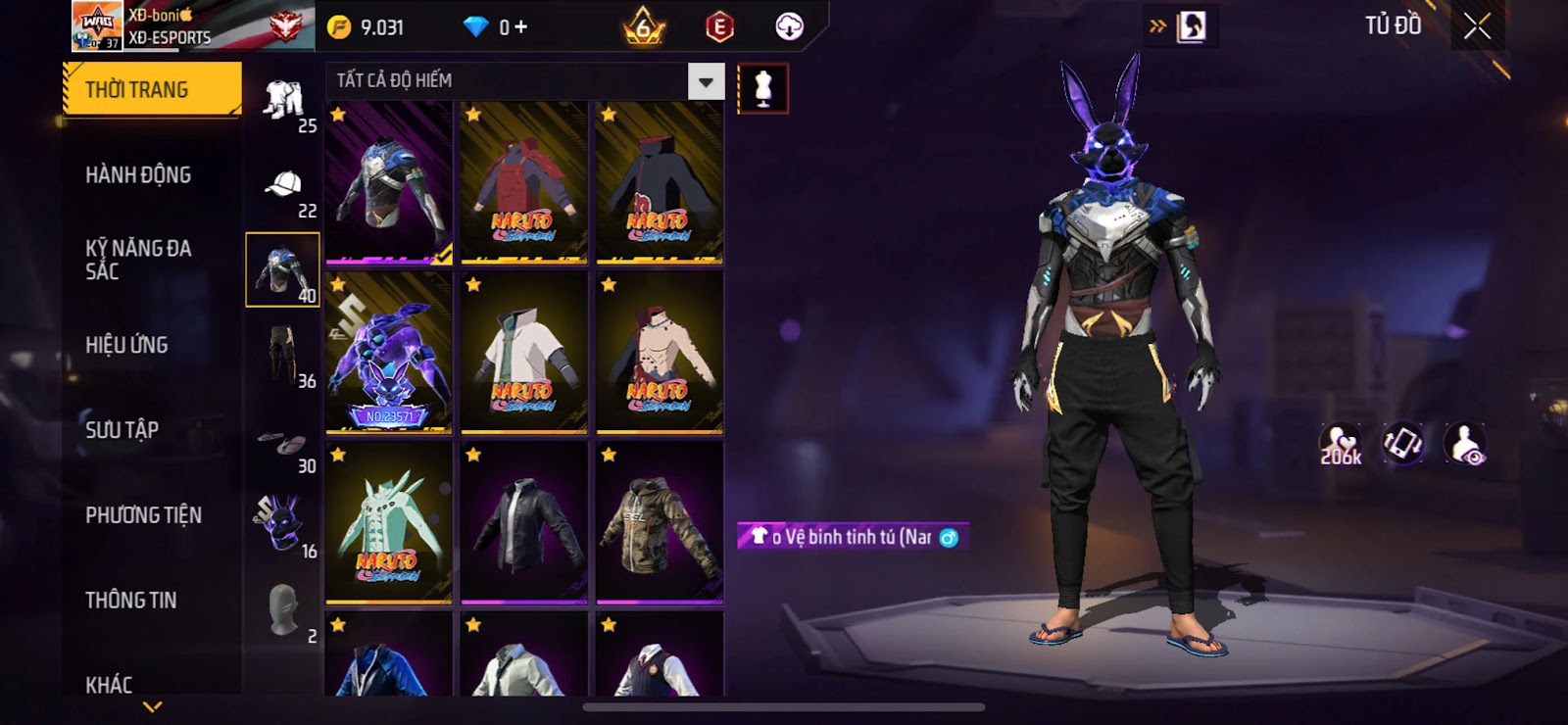Switch to the Hành Động tab
The image size is (1568, 725).
(138, 175)
